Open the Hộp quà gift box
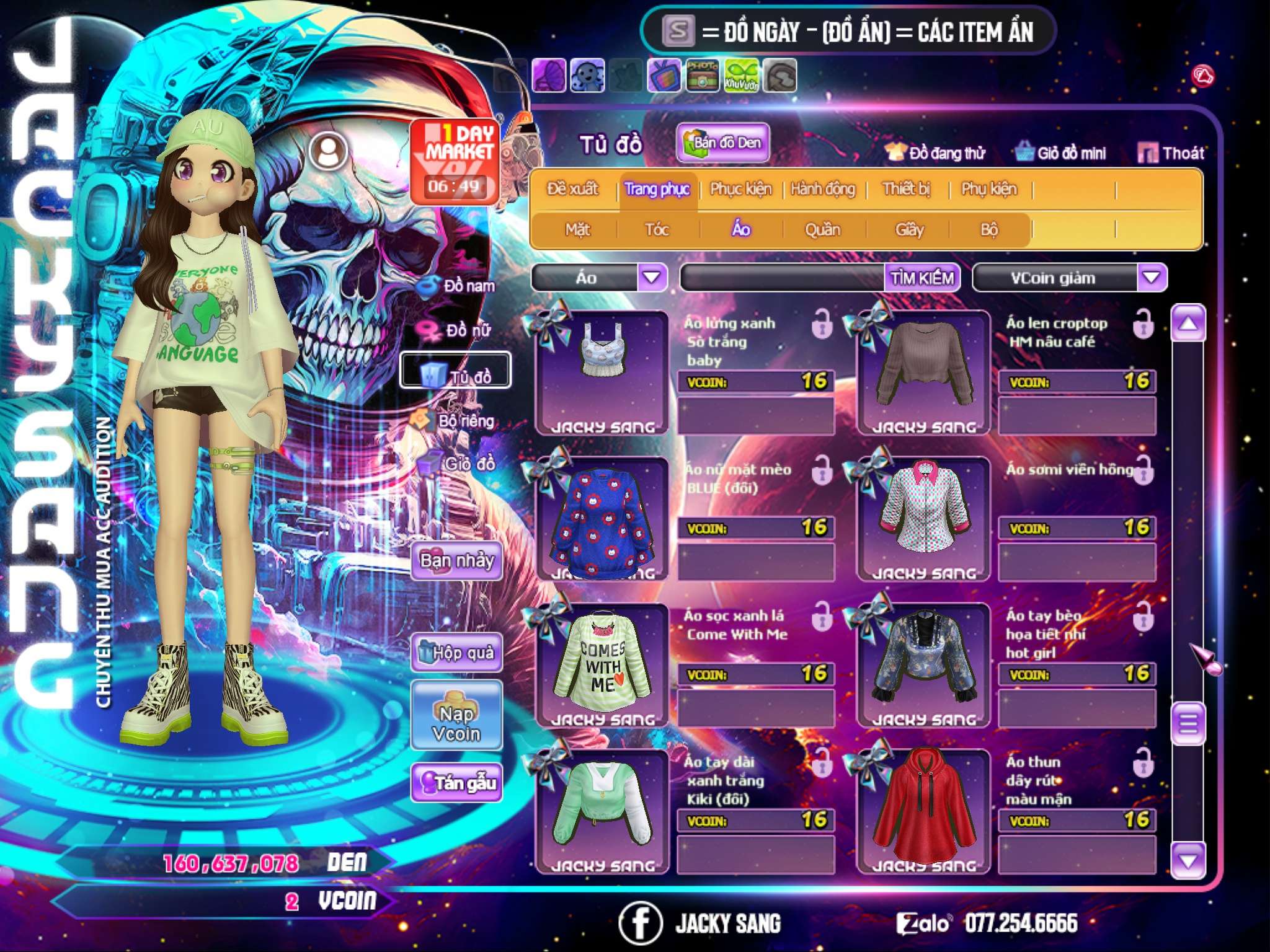Image resolution: width=1270 pixels, height=952 pixels. tap(457, 653)
